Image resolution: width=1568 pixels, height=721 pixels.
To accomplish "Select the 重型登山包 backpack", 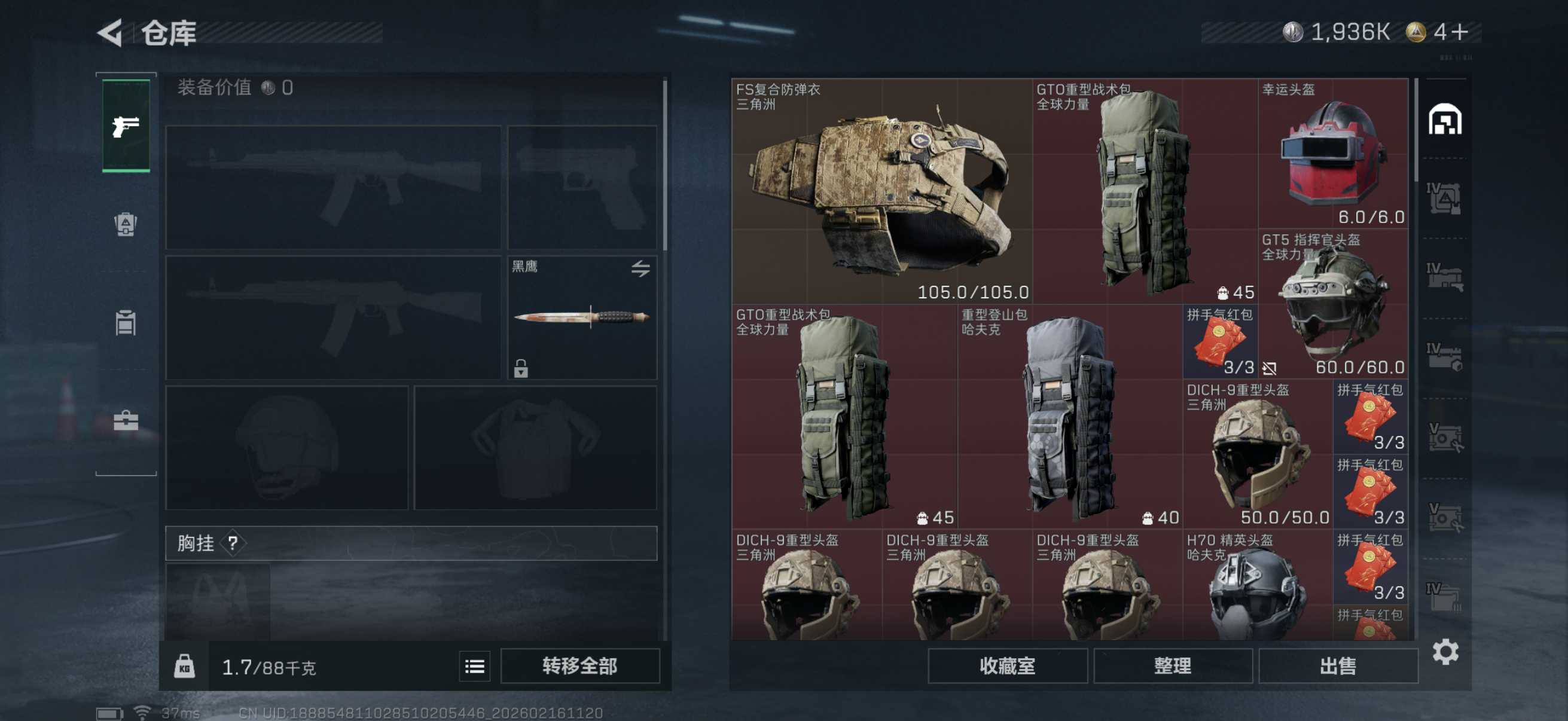I will (1069, 416).
